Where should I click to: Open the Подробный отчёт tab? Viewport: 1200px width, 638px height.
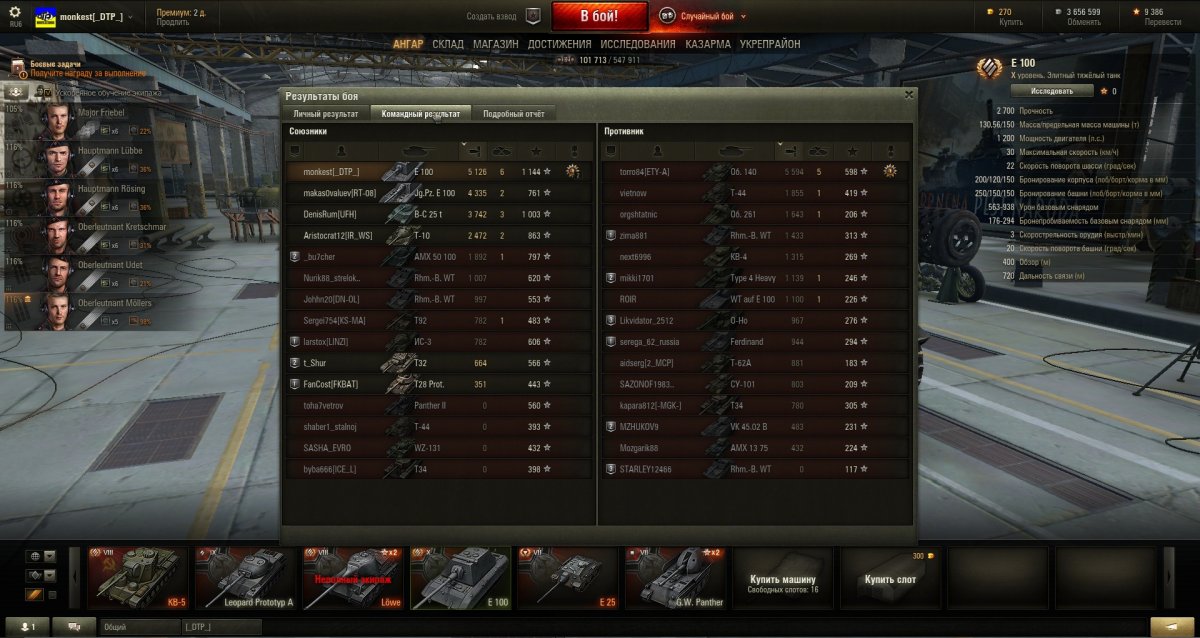[x=513, y=114]
